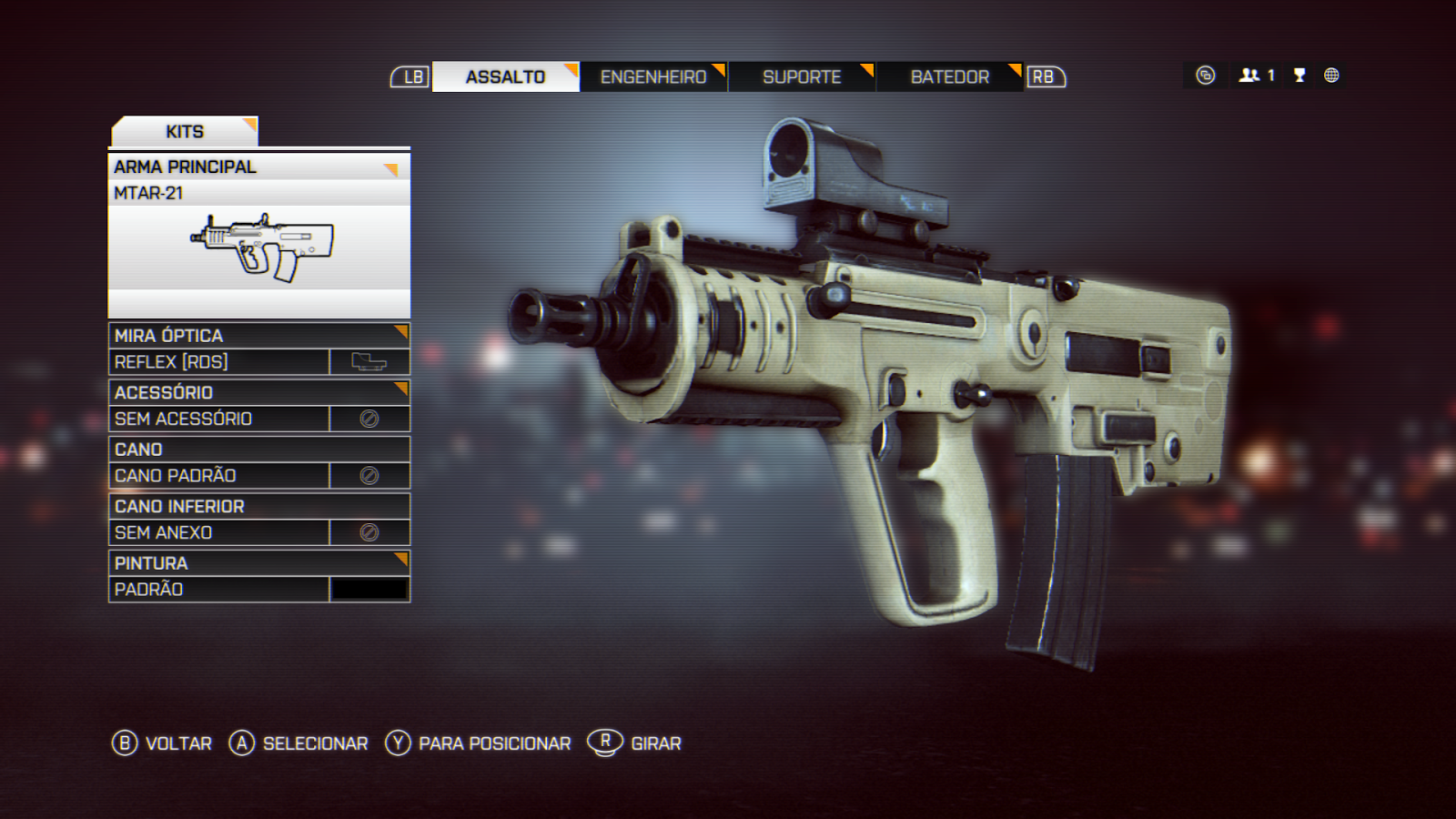Click the split-screen icon at top right
1456x819 pixels.
1206,76
